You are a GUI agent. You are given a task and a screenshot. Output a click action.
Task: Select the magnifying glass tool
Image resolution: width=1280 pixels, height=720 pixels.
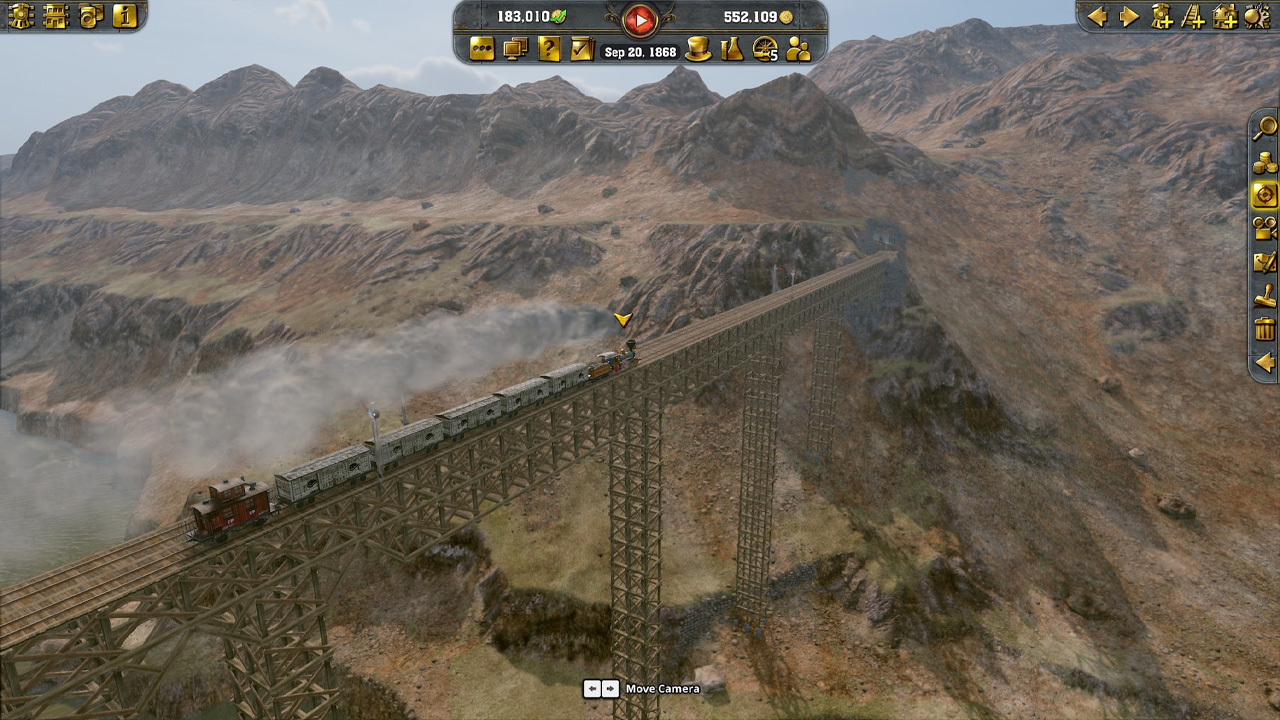(1265, 127)
